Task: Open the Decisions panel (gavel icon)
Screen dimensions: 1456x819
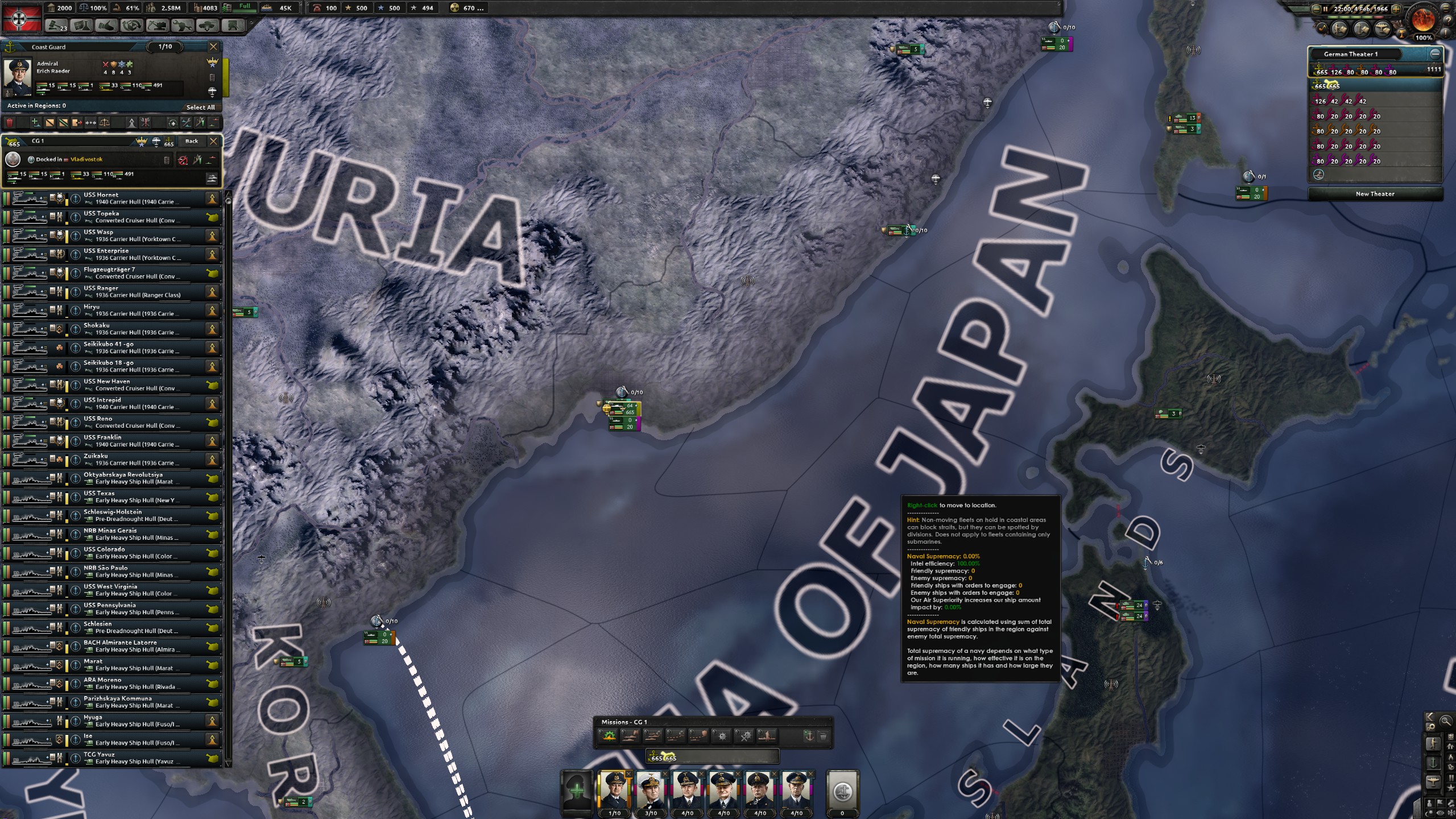Action: click(x=56, y=26)
